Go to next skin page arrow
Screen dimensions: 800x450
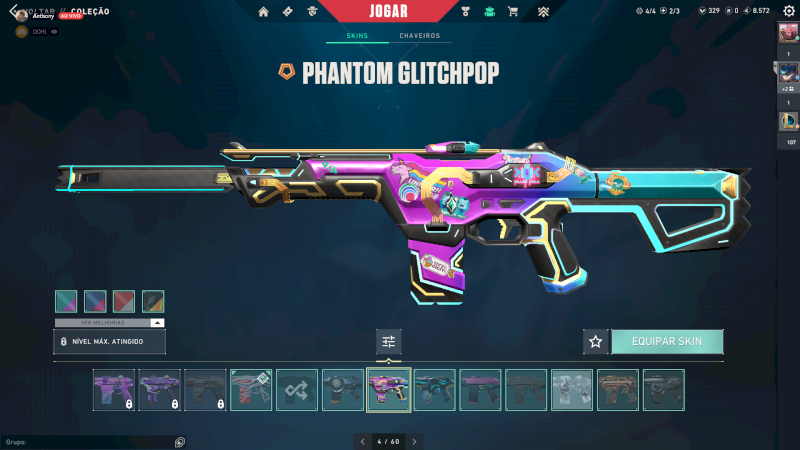coord(415,441)
